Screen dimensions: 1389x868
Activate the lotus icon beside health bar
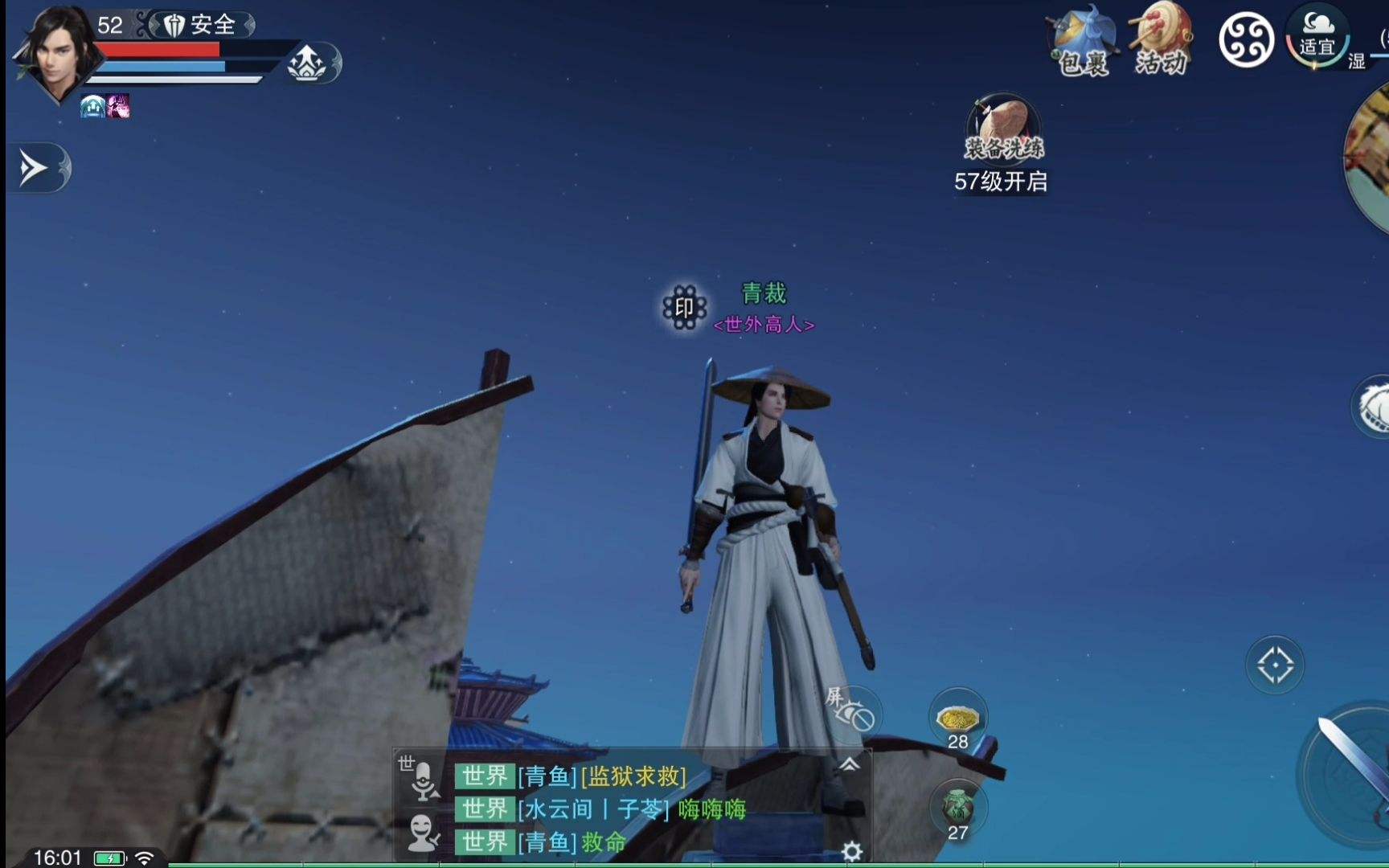(307, 63)
